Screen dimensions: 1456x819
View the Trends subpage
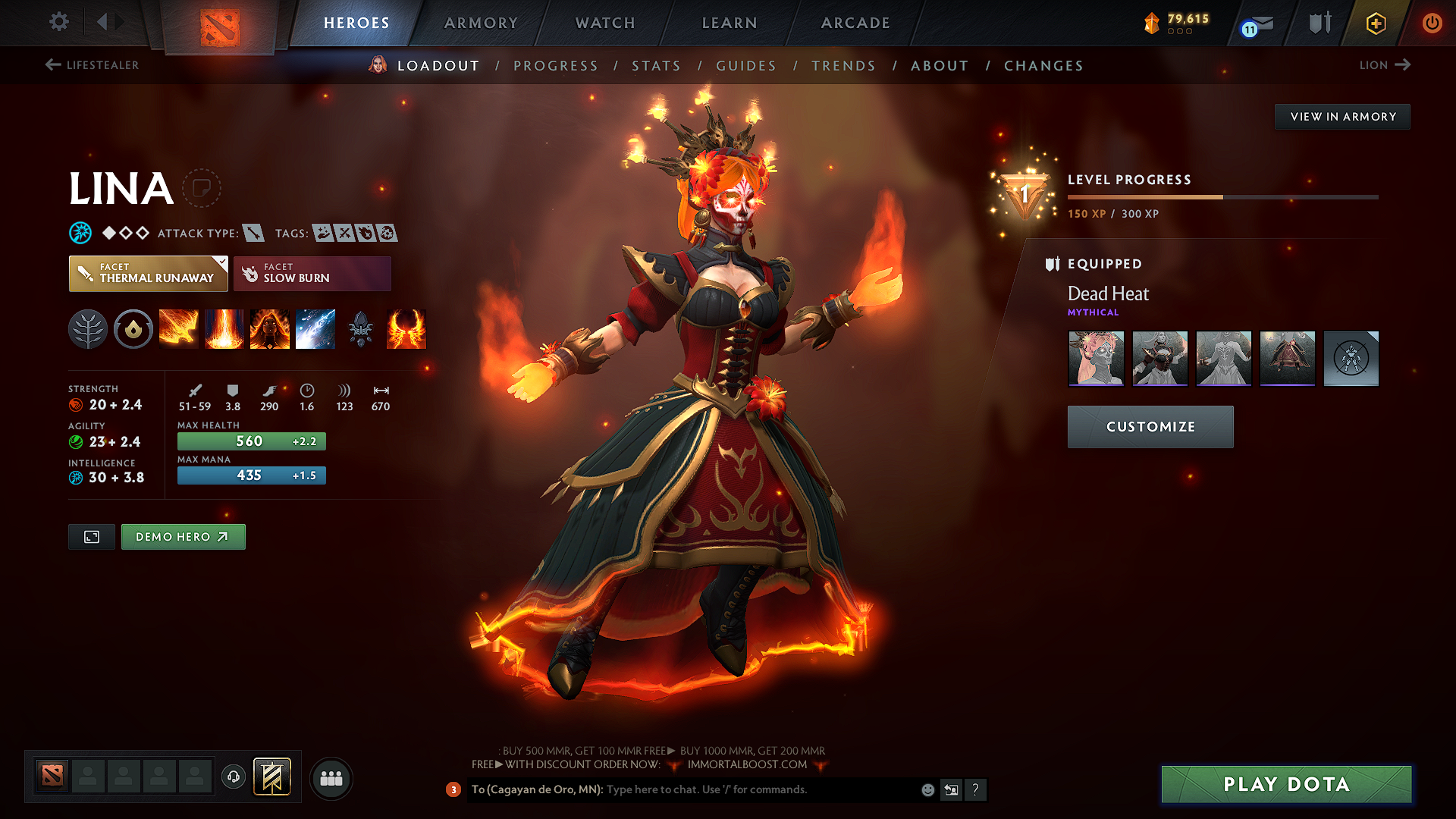843,66
